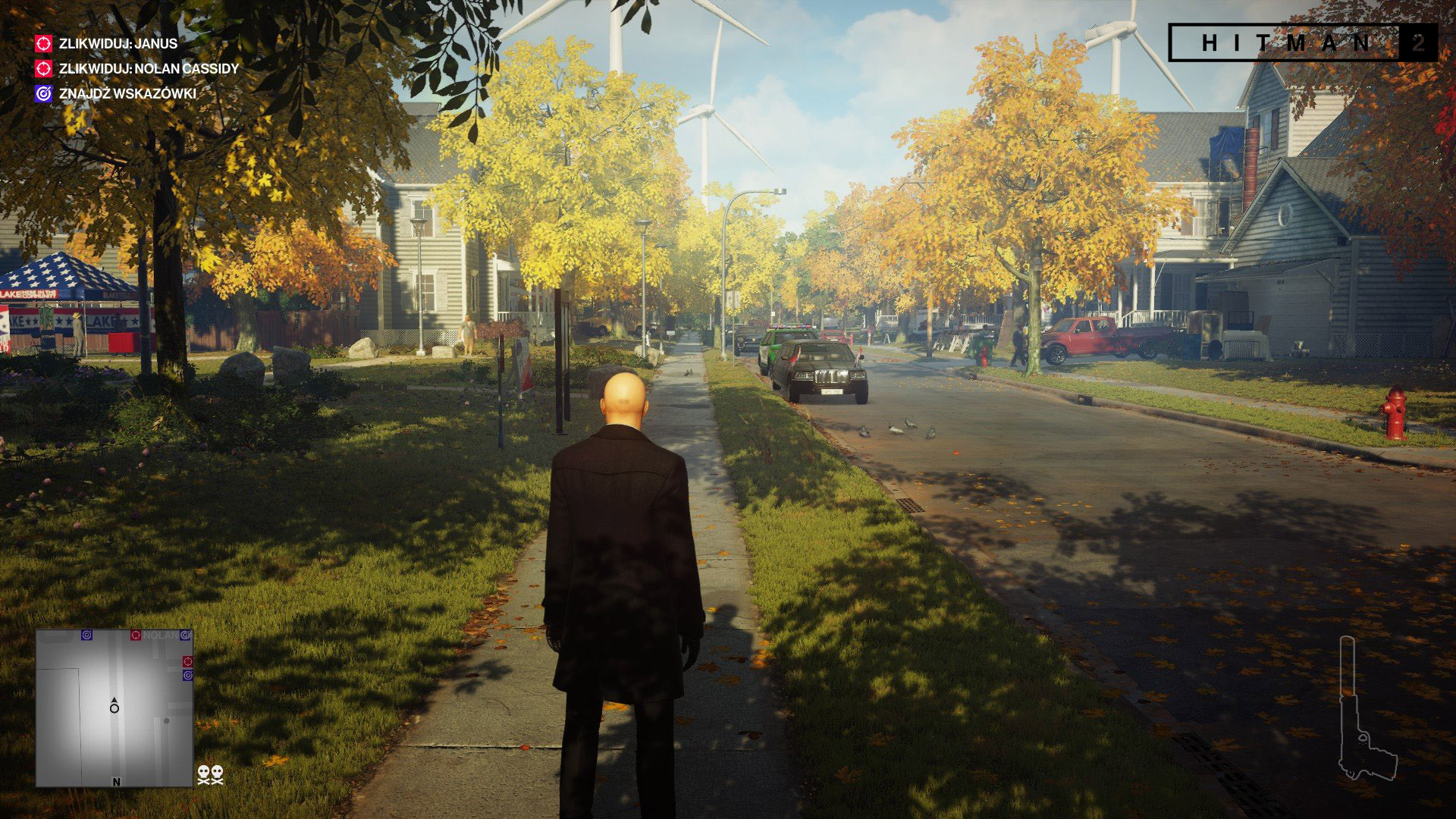Select the purple clue marker at minimap top-left

pyautogui.click(x=87, y=635)
